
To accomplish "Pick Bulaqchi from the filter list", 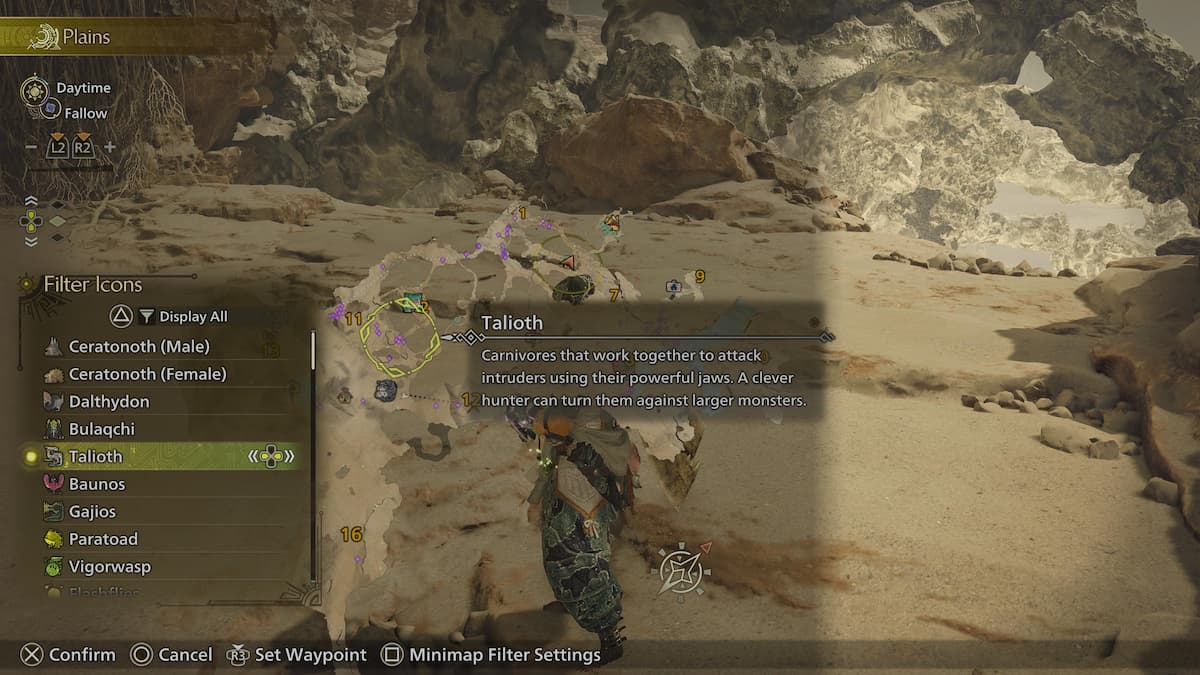I will point(102,429).
